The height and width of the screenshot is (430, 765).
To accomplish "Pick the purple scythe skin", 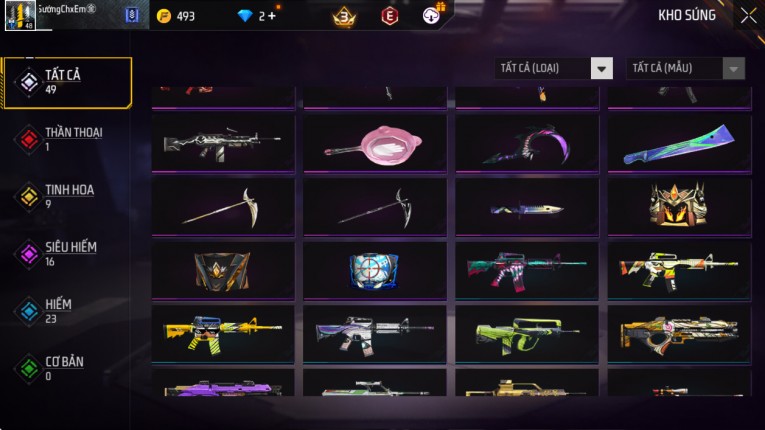I will pos(527,145).
